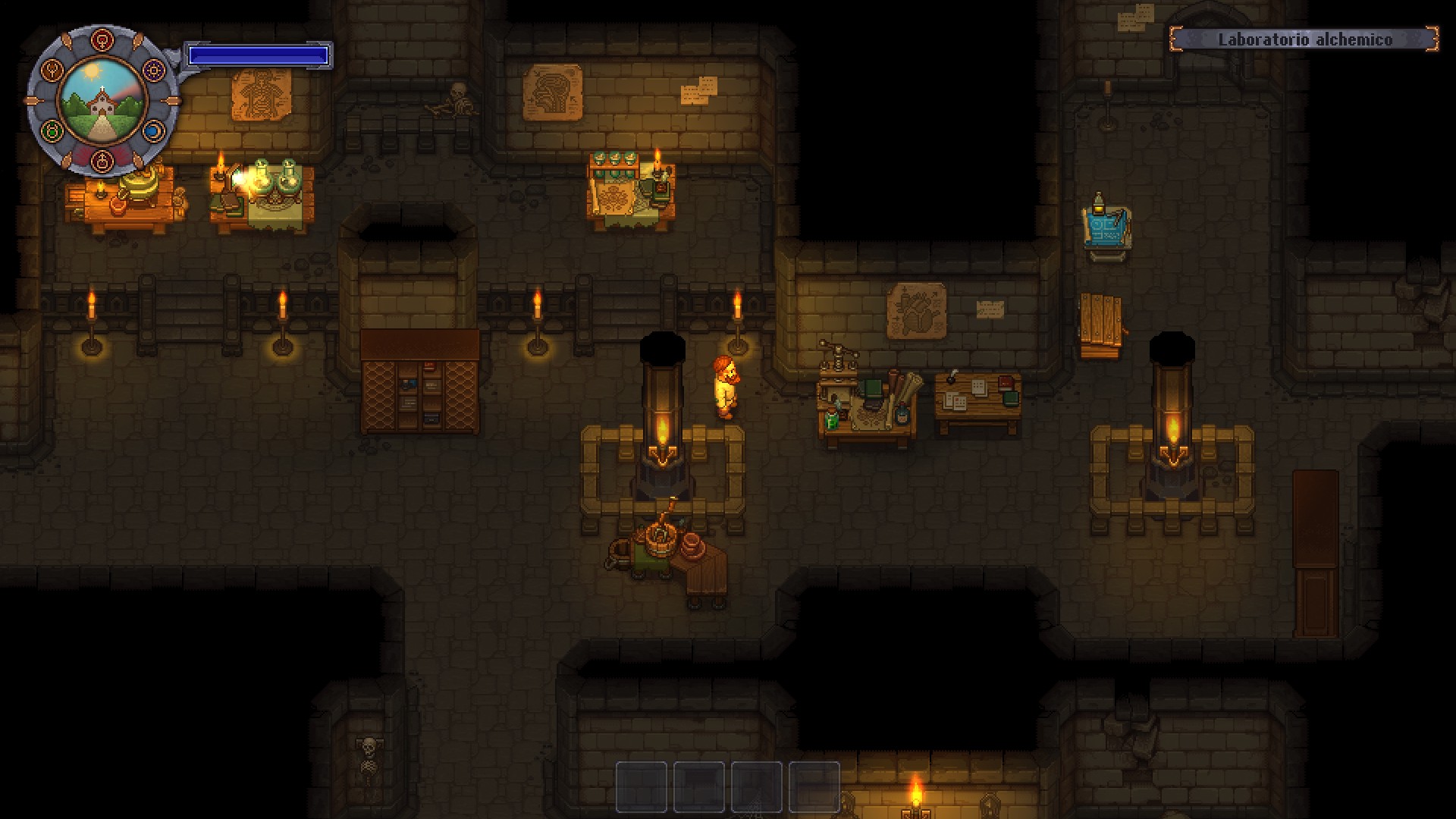Click the table with green alchemy flasks
The height and width of the screenshot is (819, 1456).
coord(262,190)
